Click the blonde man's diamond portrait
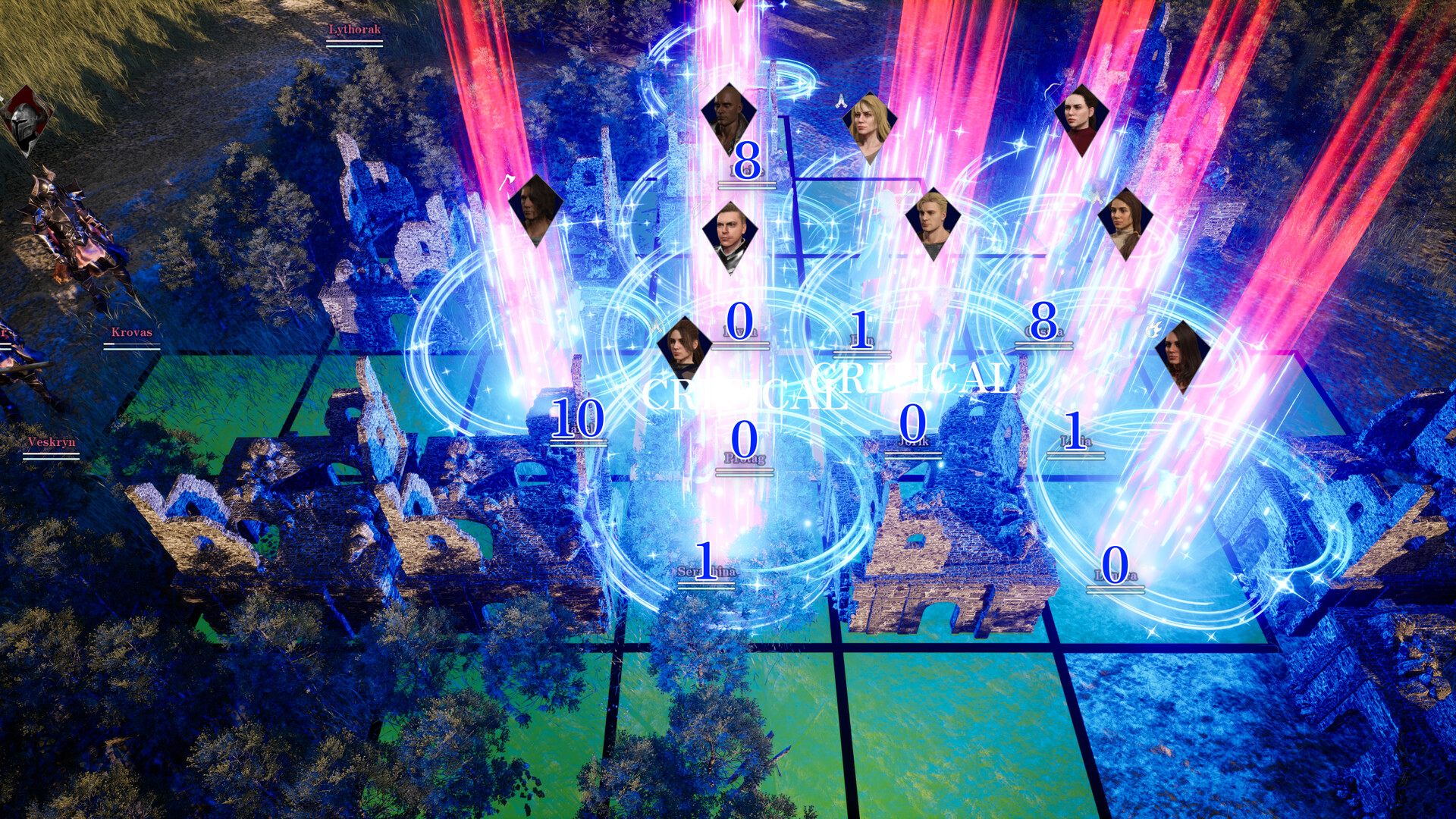 931,220
